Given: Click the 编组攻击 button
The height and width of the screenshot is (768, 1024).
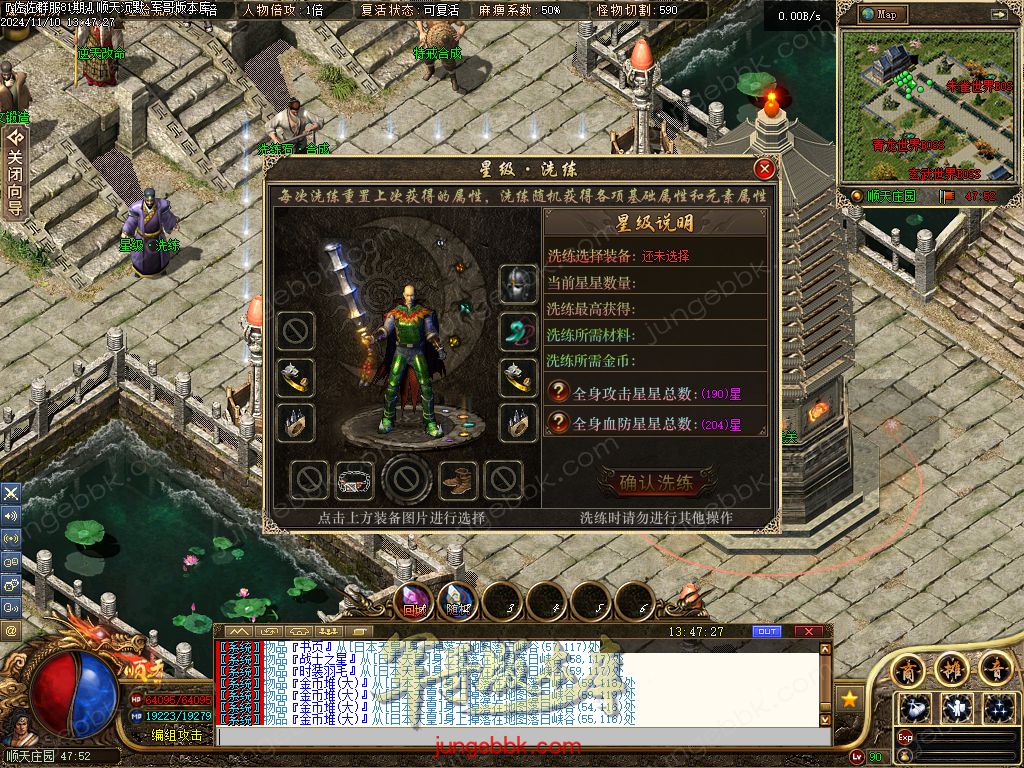Looking at the screenshot, I should pos(176,735).
